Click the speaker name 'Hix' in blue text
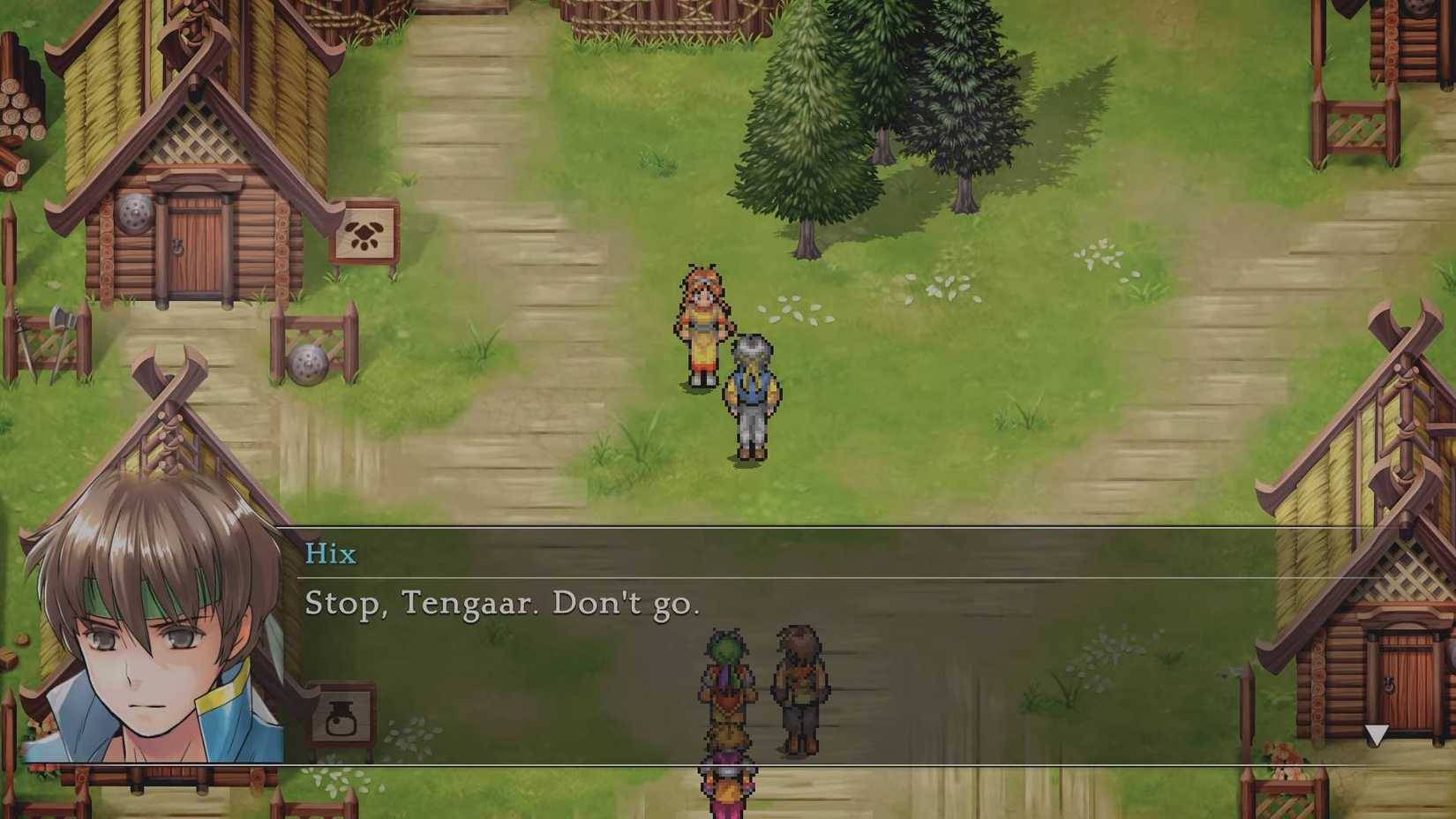Screen dimensions: 1456x819 (x=331, y=554)
